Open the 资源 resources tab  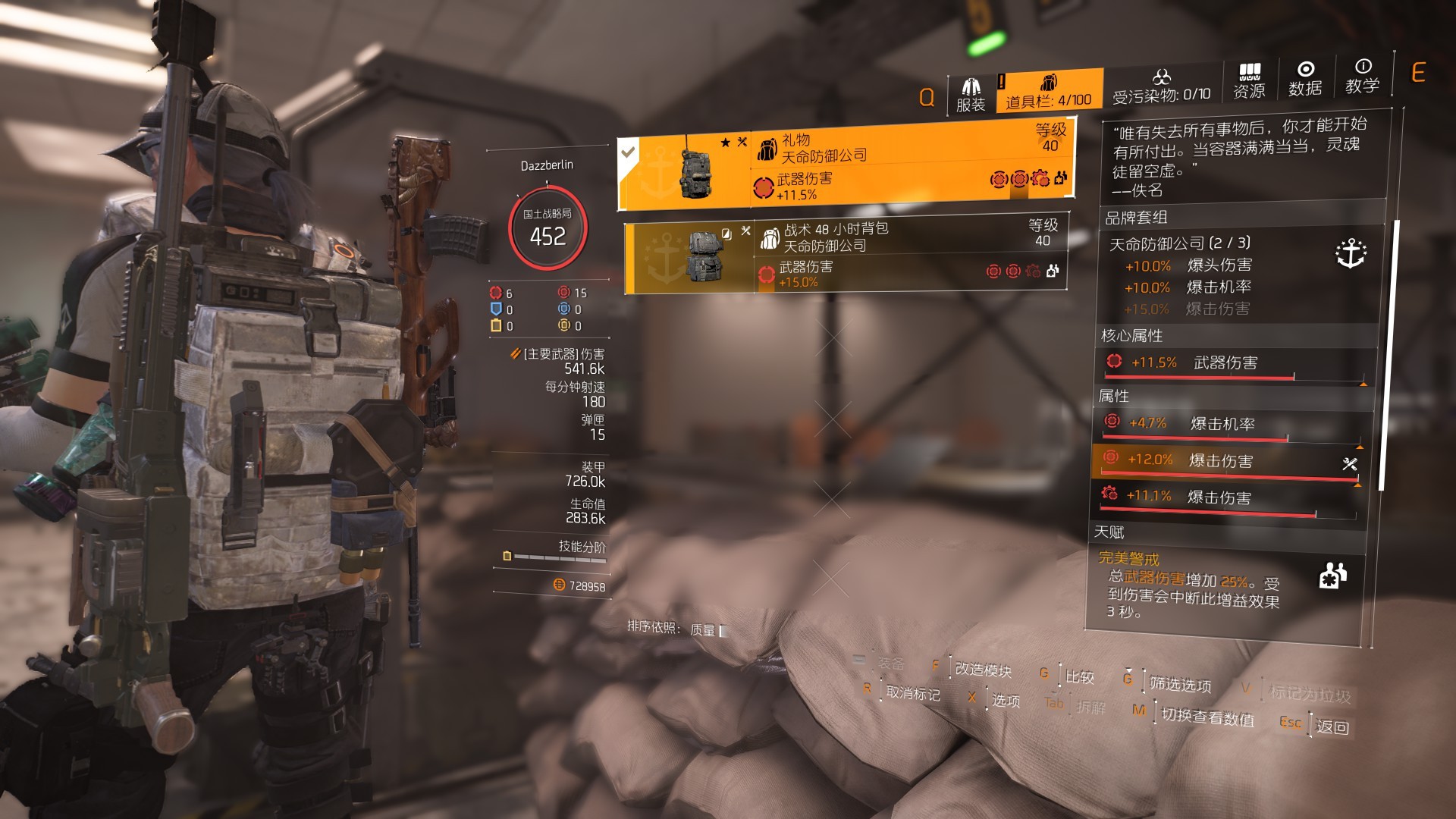[1249, 82]
